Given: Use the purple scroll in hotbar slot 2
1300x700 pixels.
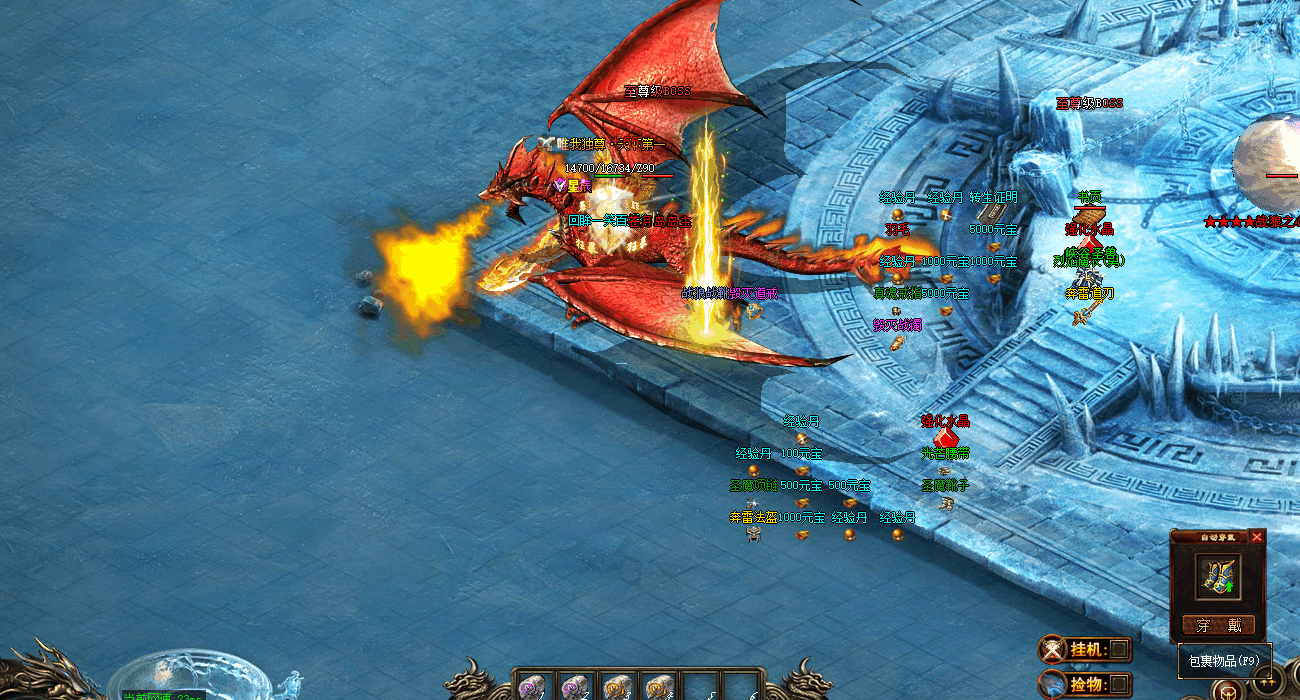Looking at the screenshot, I should click(x=573, y=688).
